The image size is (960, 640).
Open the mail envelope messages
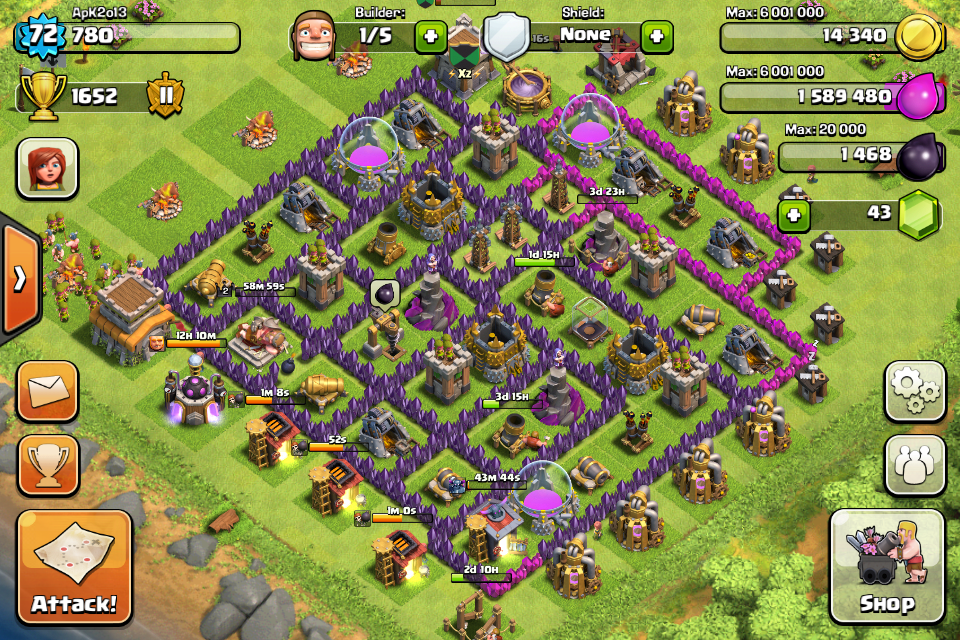click(x=47, y=391)
